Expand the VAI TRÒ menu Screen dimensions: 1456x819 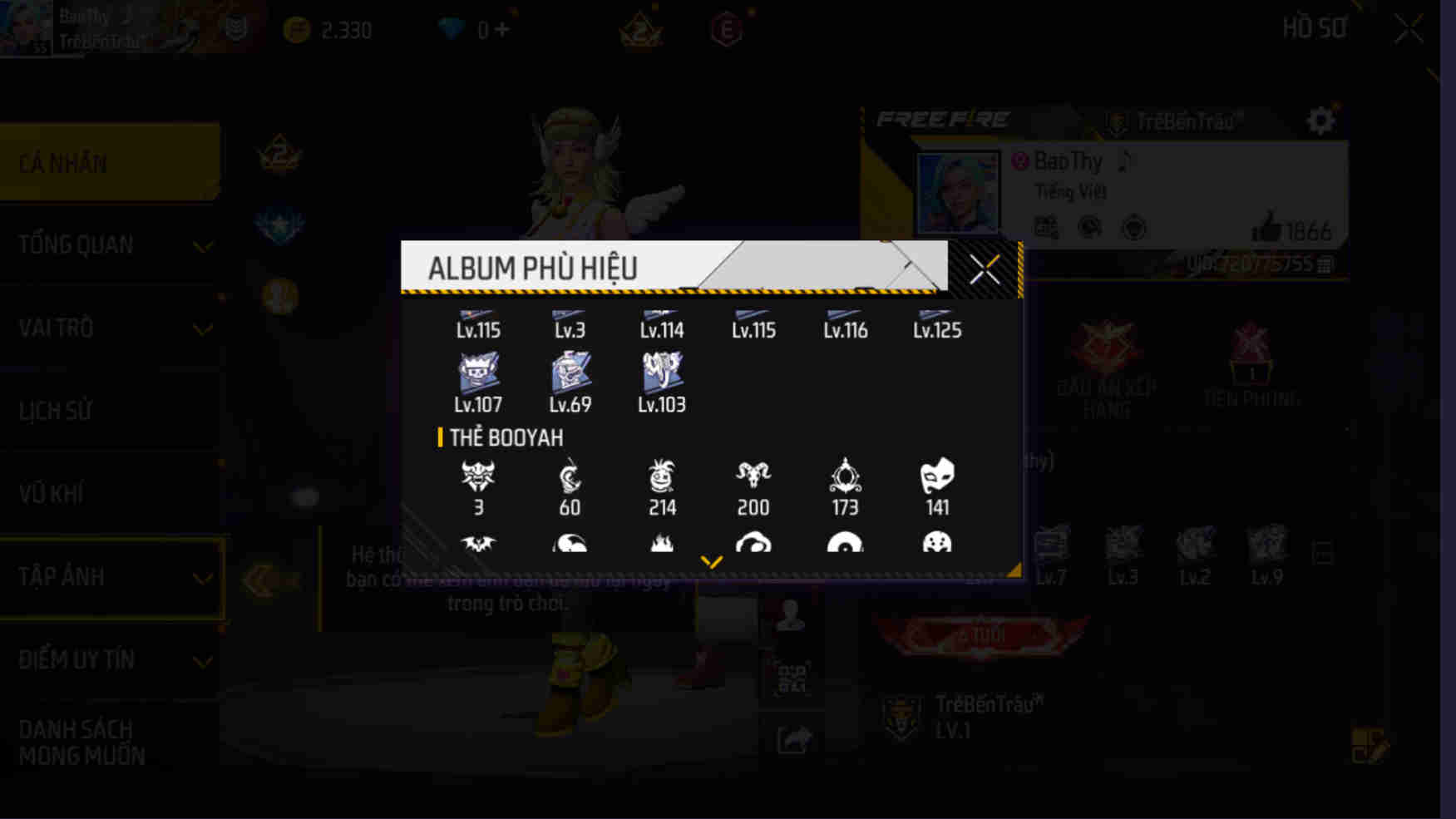click(202, 329)
